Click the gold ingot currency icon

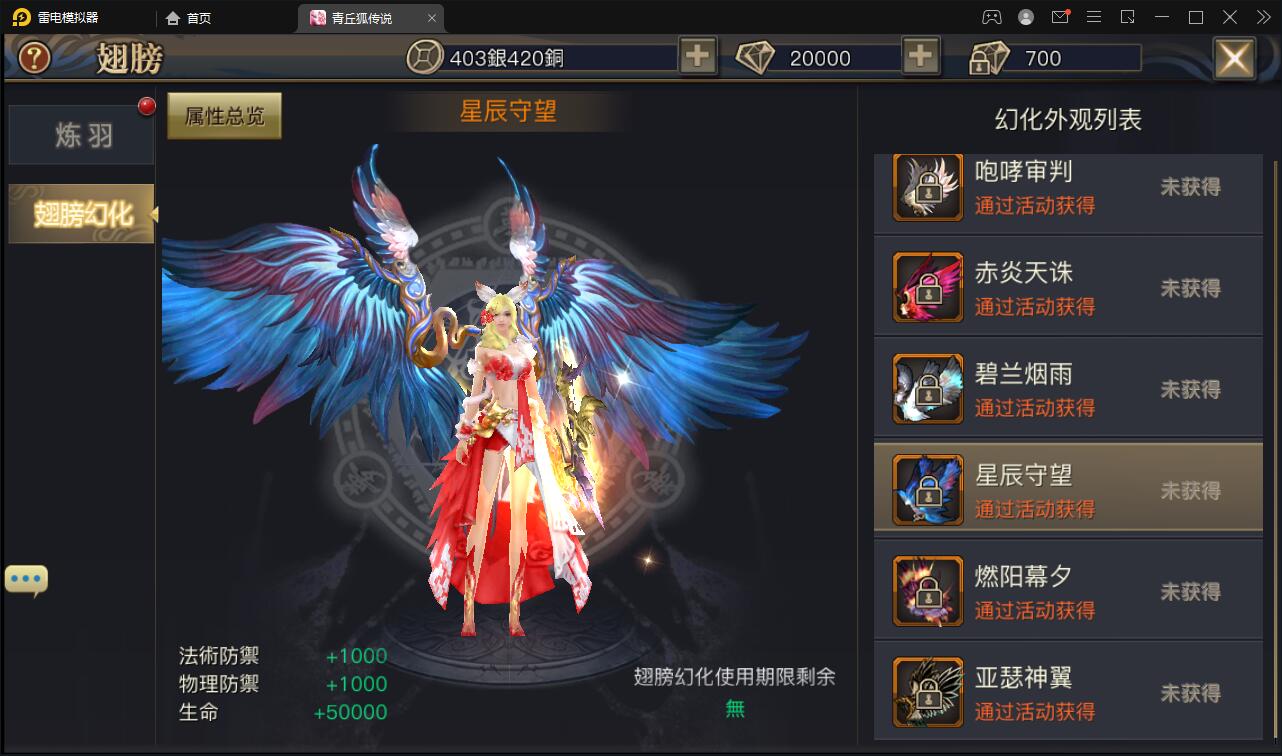coord(988,57)
